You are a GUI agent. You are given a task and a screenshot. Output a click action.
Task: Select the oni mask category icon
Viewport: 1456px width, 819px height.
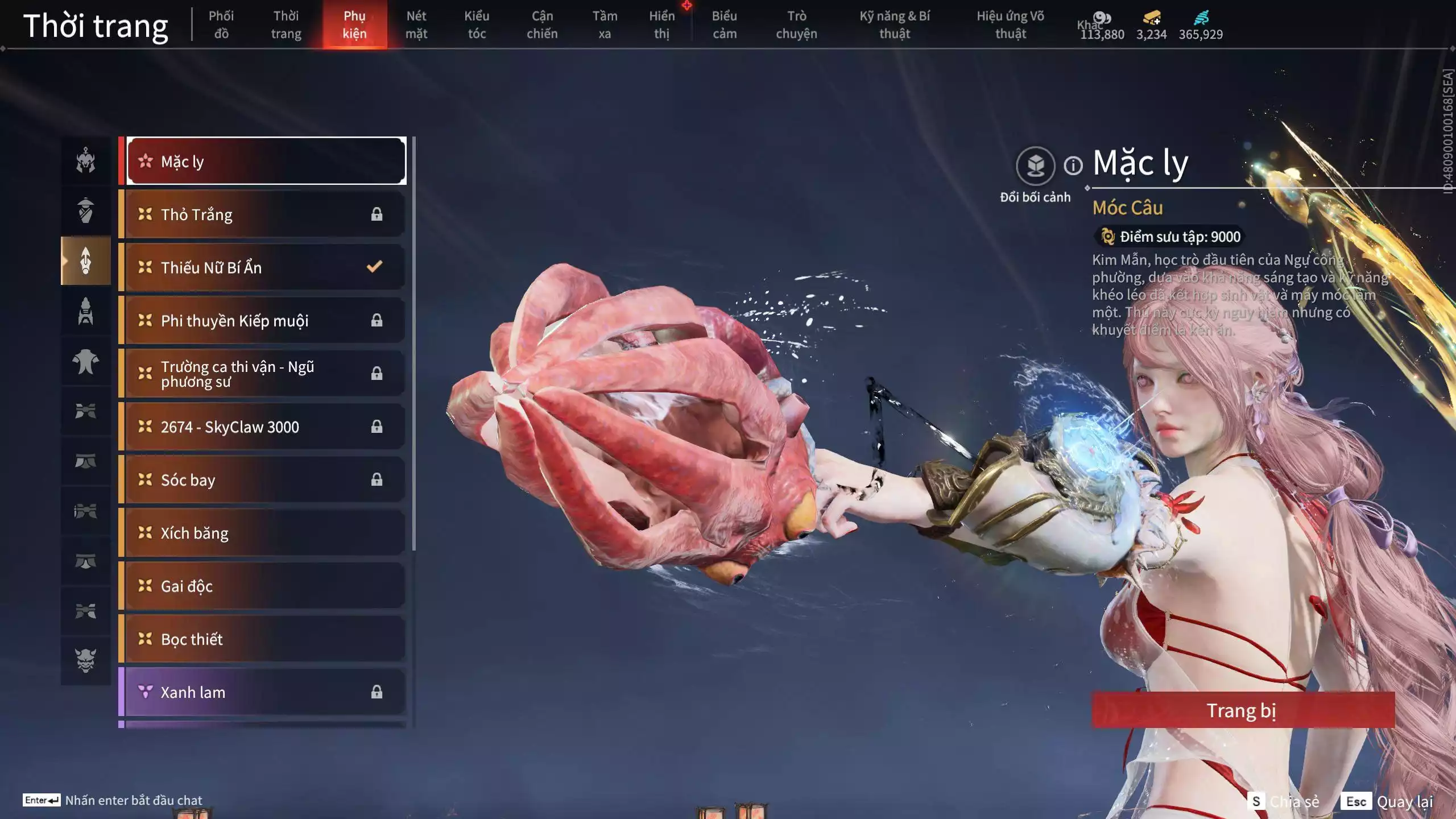coord(86,660)
